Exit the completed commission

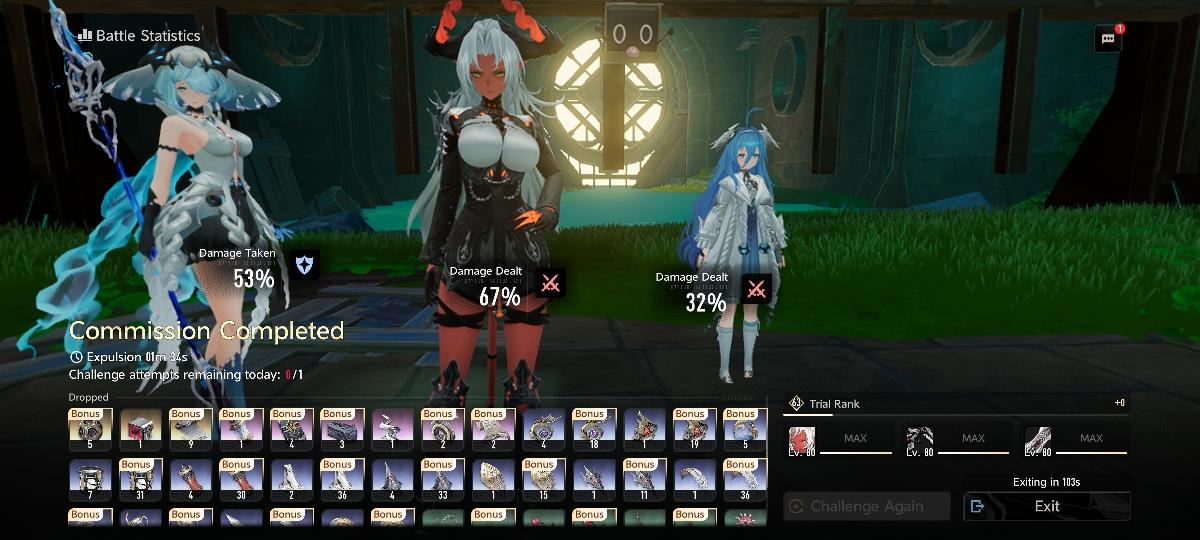point(1047,506)
